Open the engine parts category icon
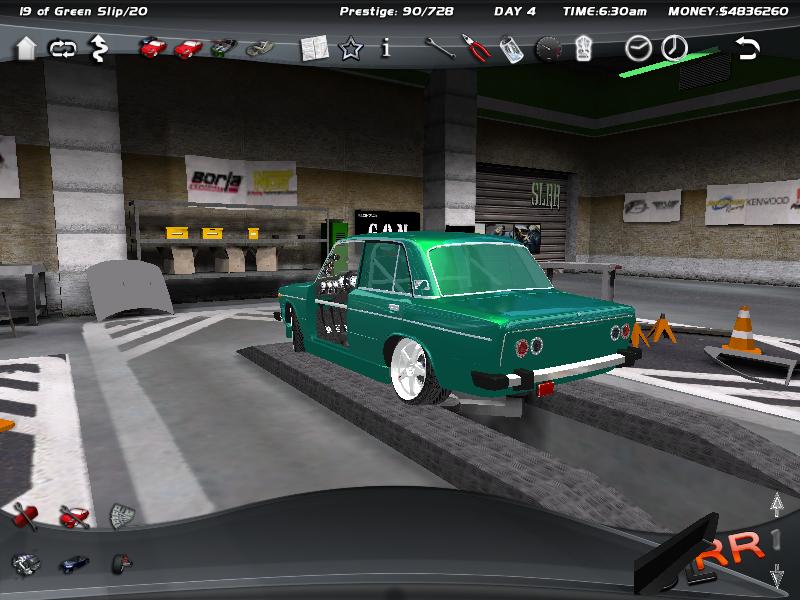 pos(24,563)
